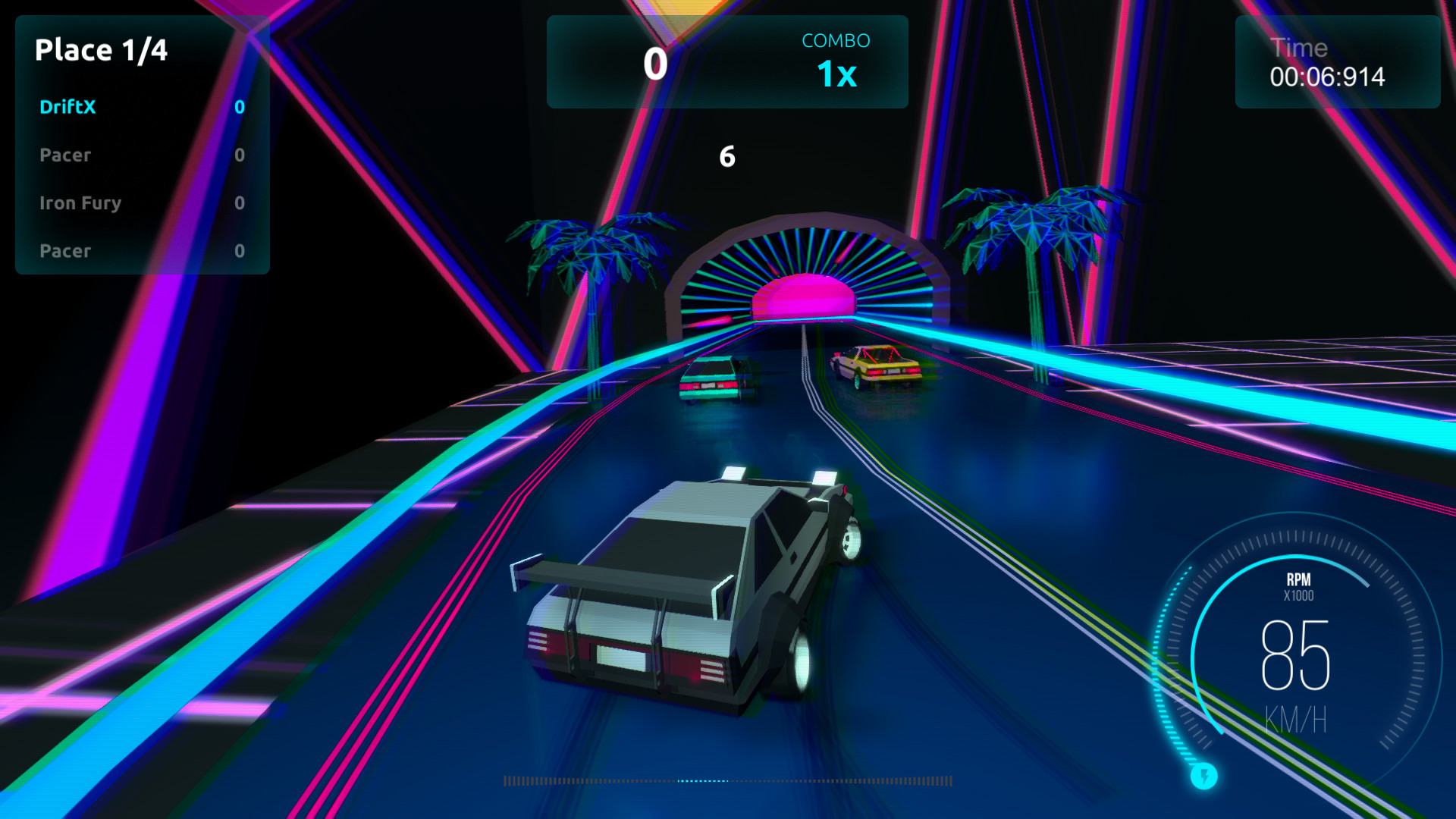Image resolution: width=1456 pixels, height=819 pixels.
Task: Select the second Pacer name
Action: tap(64, 251)
